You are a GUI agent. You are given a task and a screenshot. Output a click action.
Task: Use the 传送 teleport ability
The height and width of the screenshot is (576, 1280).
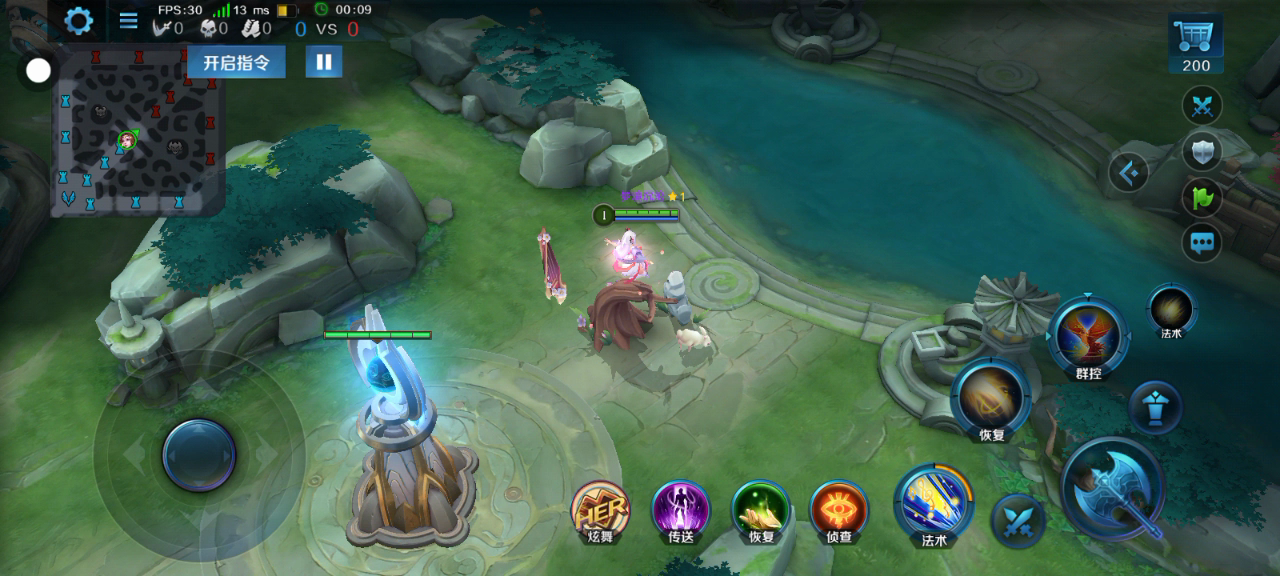681,509
